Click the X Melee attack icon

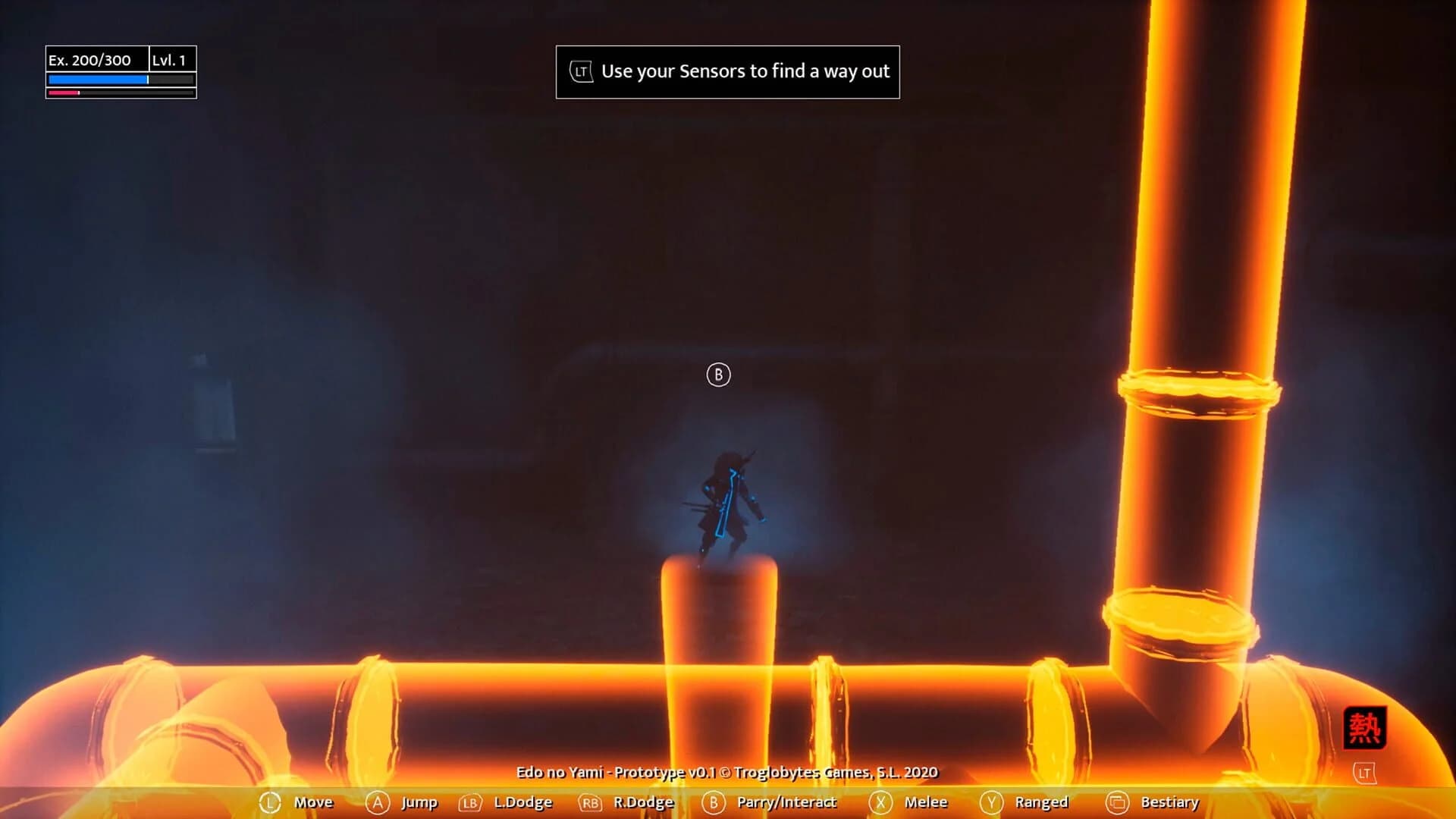(x=880, y=802)
